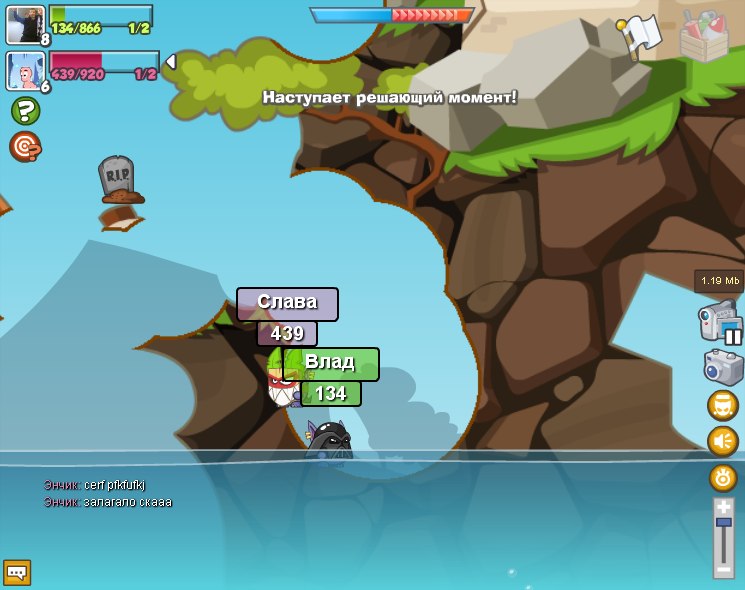745x590 pixels.
Task: Select the pink character player avatar
Action: pos(24,70)
